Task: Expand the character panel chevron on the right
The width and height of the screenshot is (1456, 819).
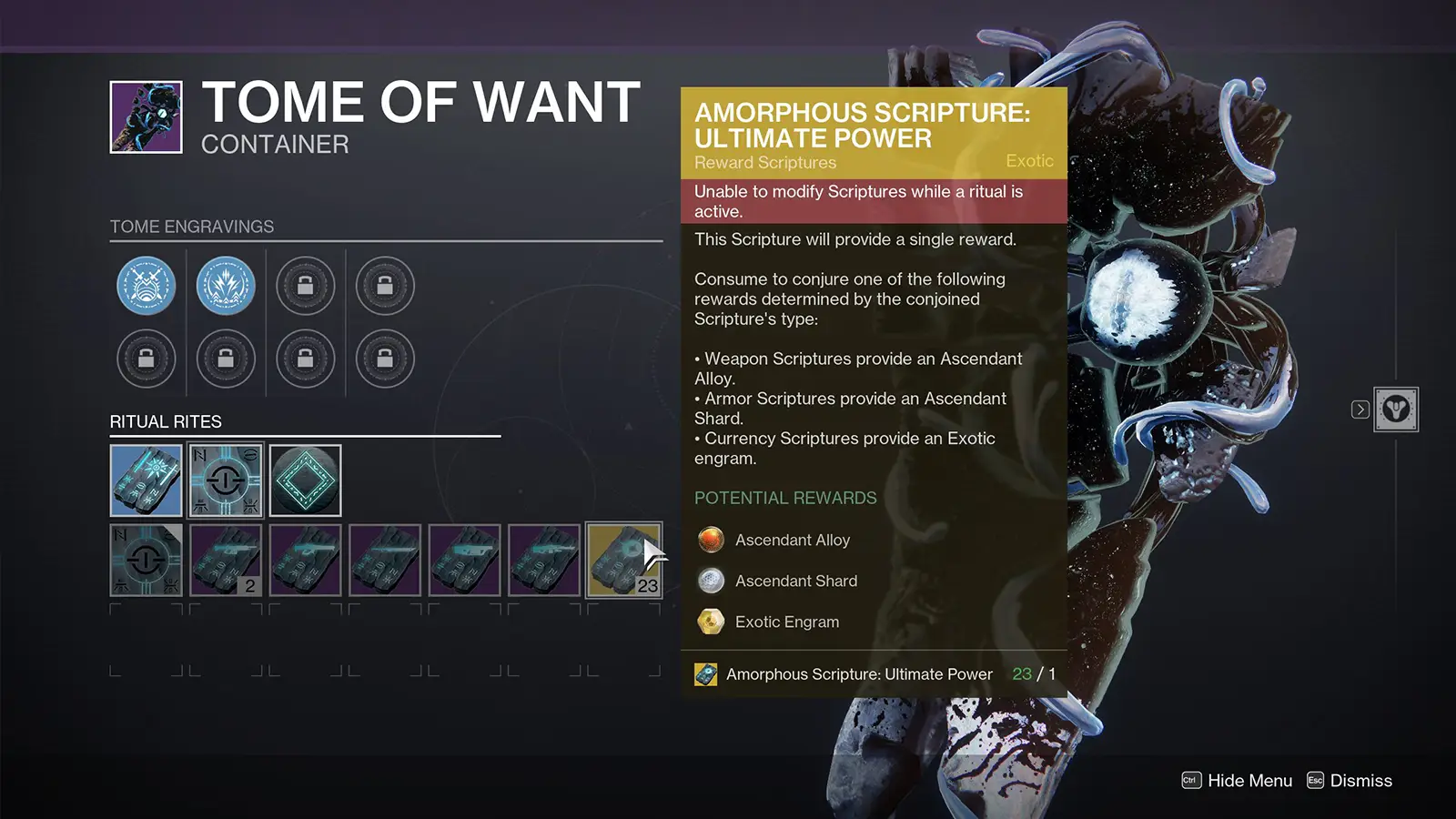Action: (x=1359, y=409)
